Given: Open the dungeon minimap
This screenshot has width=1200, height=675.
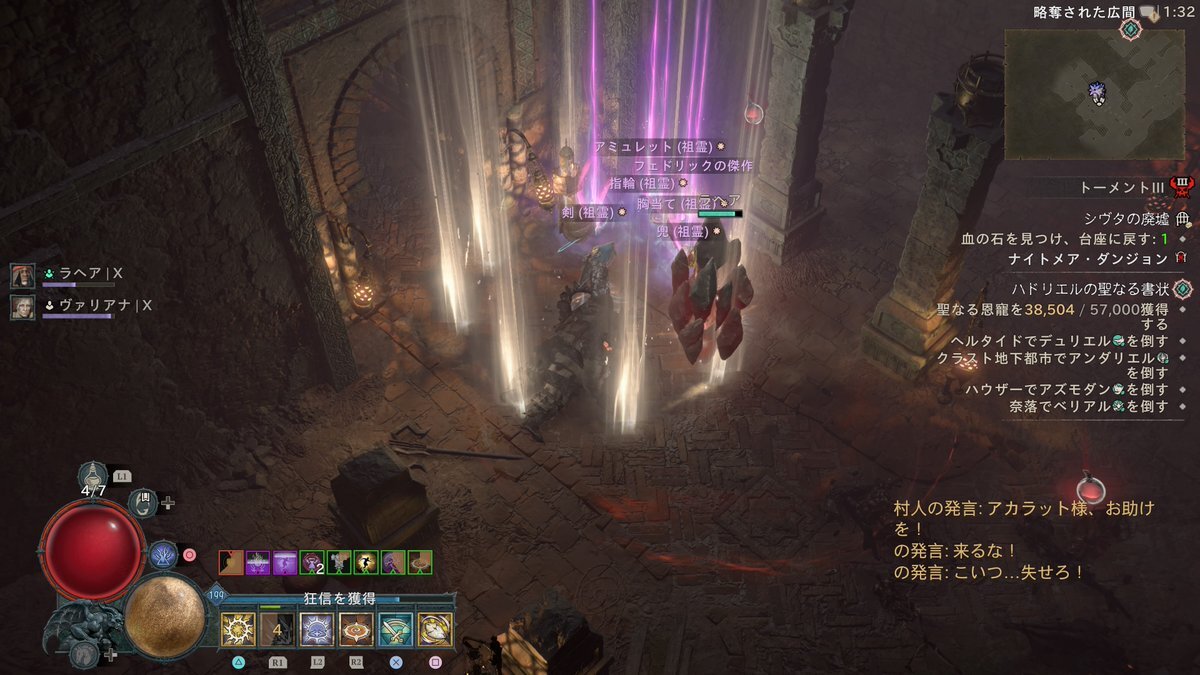Looking at the screenshot, I should pos(1093,93).
